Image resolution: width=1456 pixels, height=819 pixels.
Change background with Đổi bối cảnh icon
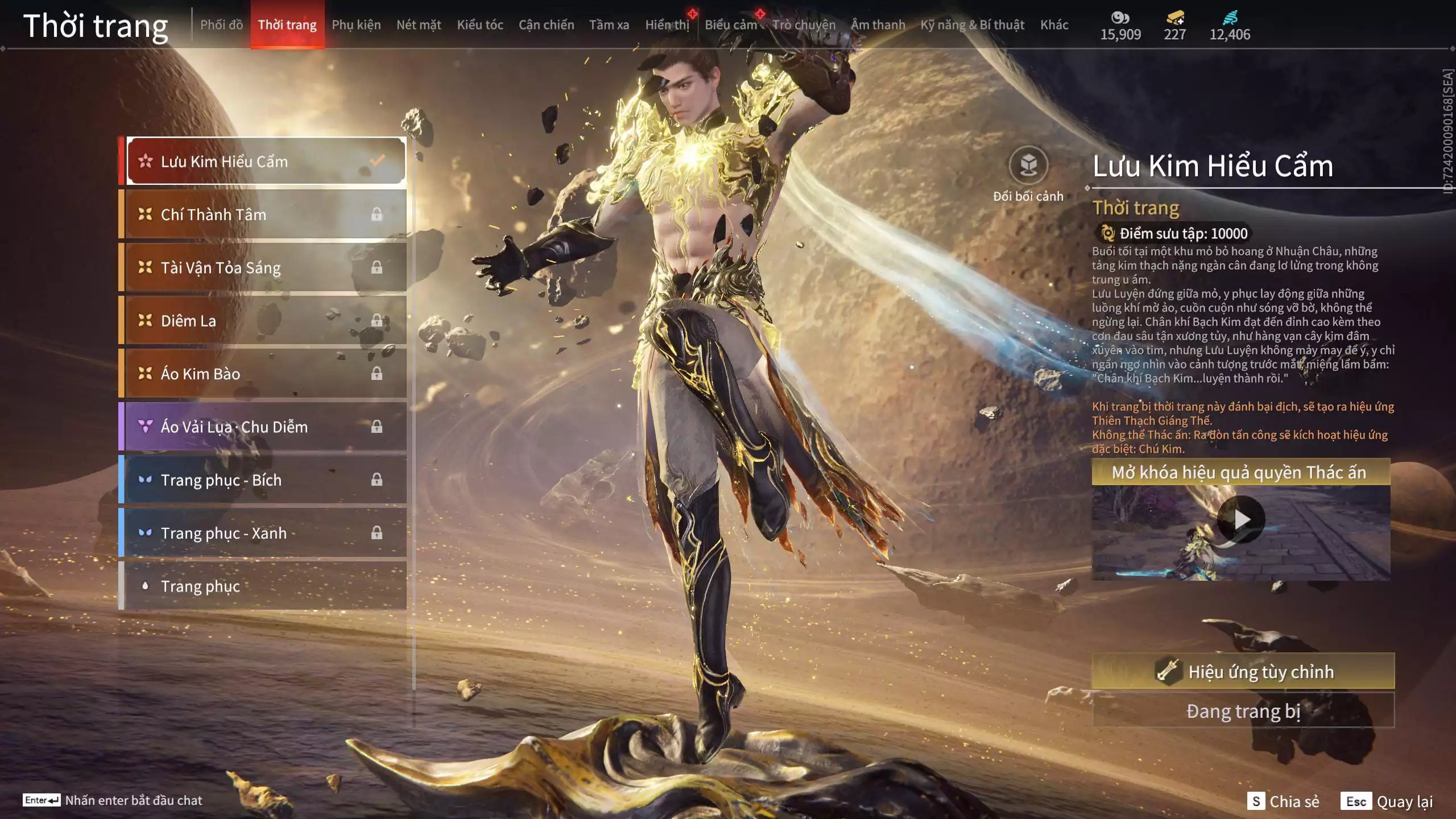(x=1028, y=166)
